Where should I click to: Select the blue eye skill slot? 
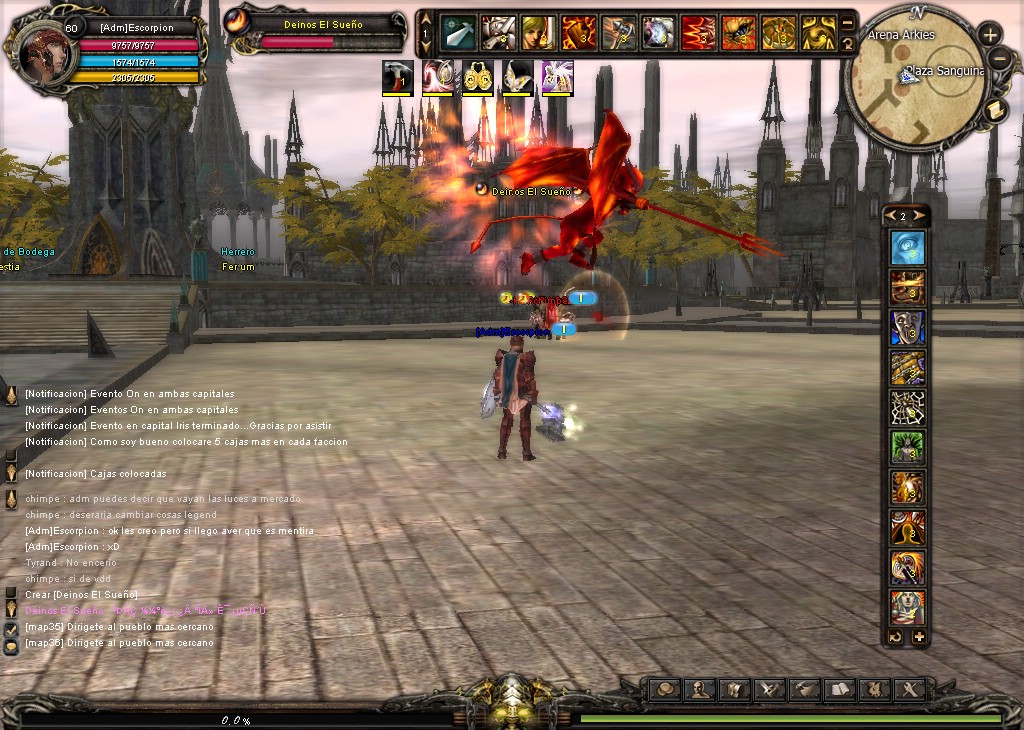[x=907, y=248]
